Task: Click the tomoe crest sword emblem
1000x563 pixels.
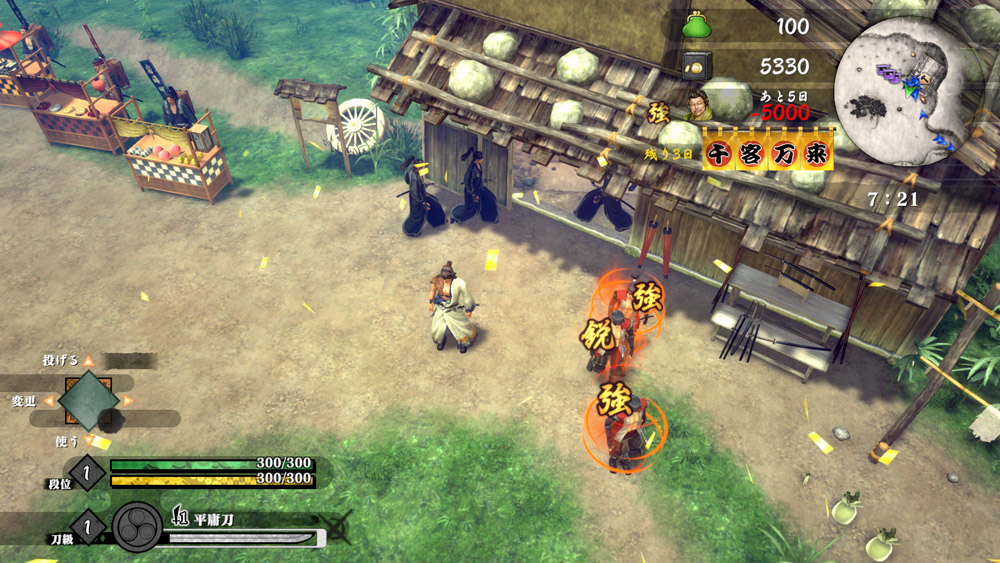Action: [x=137, y=527]
